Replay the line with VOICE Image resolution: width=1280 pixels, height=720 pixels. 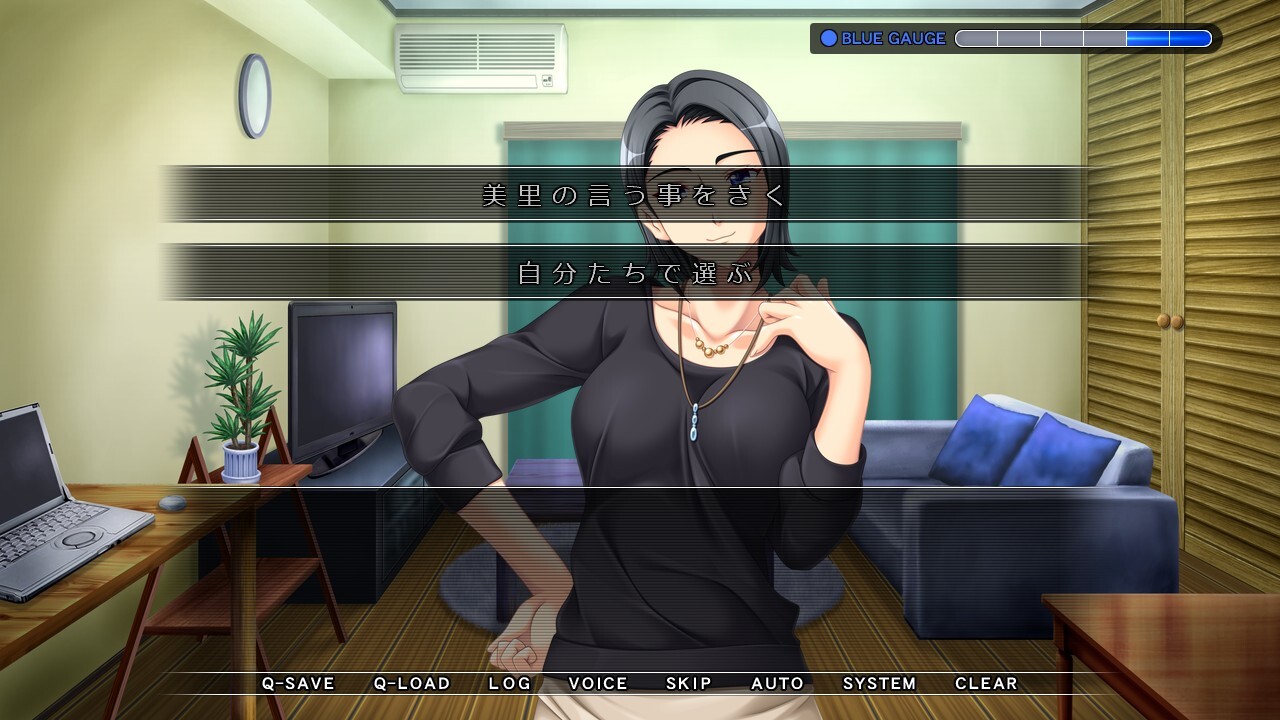click(x=598, y=684)
